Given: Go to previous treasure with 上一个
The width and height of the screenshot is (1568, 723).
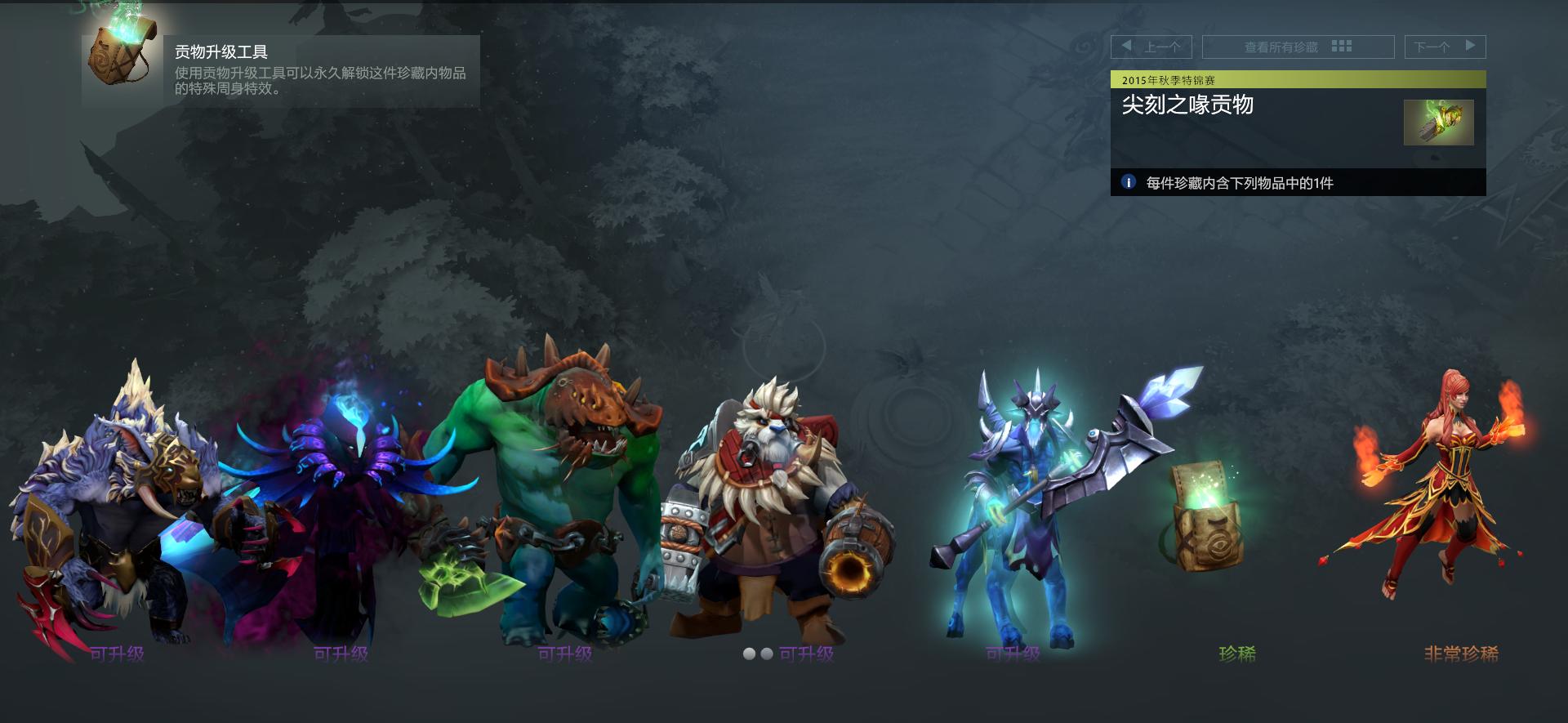Looking at the screenshot, I should (x=1151, y=47).
